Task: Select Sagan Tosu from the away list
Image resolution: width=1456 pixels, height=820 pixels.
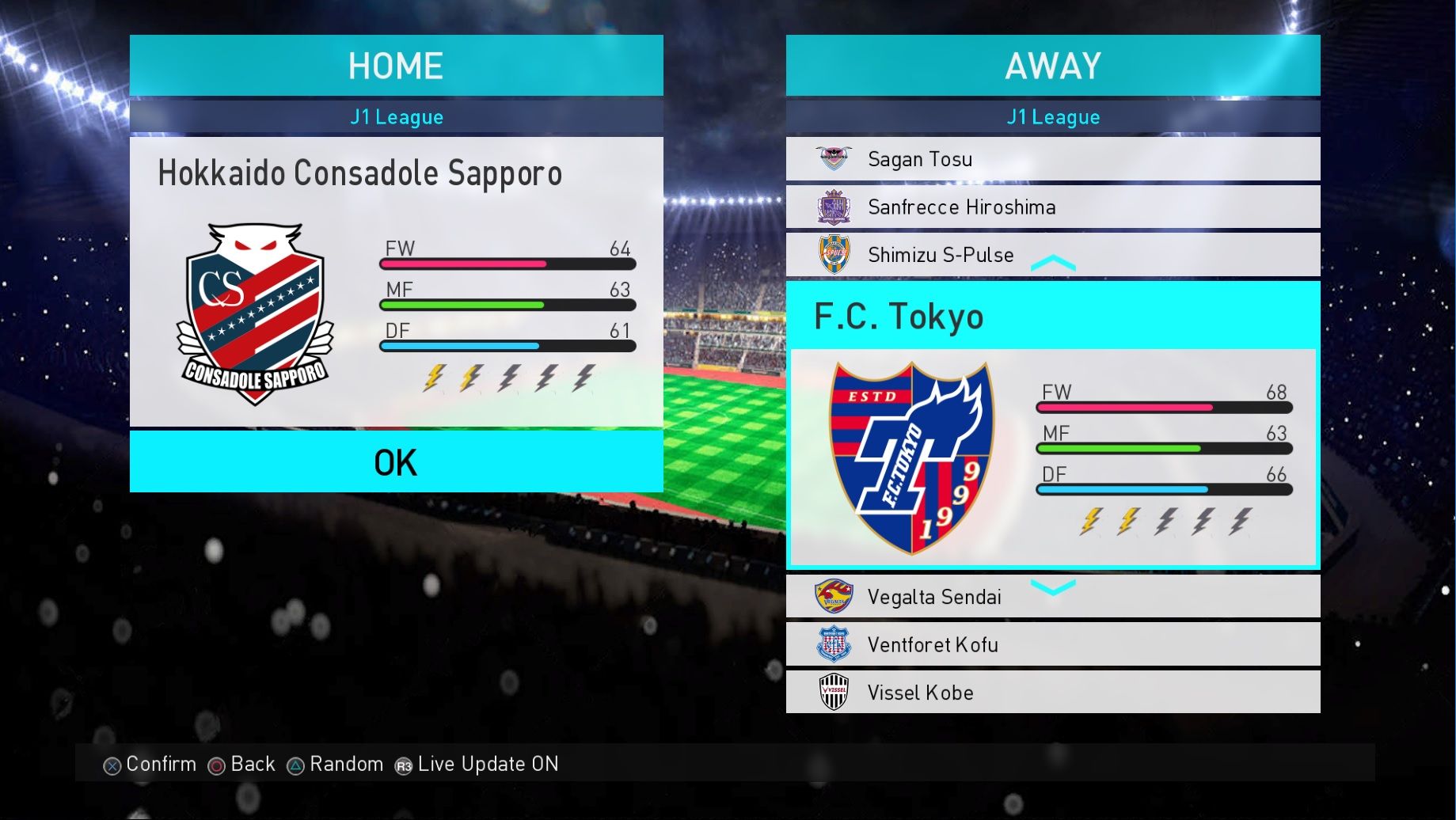Action: coord(1052,159)
